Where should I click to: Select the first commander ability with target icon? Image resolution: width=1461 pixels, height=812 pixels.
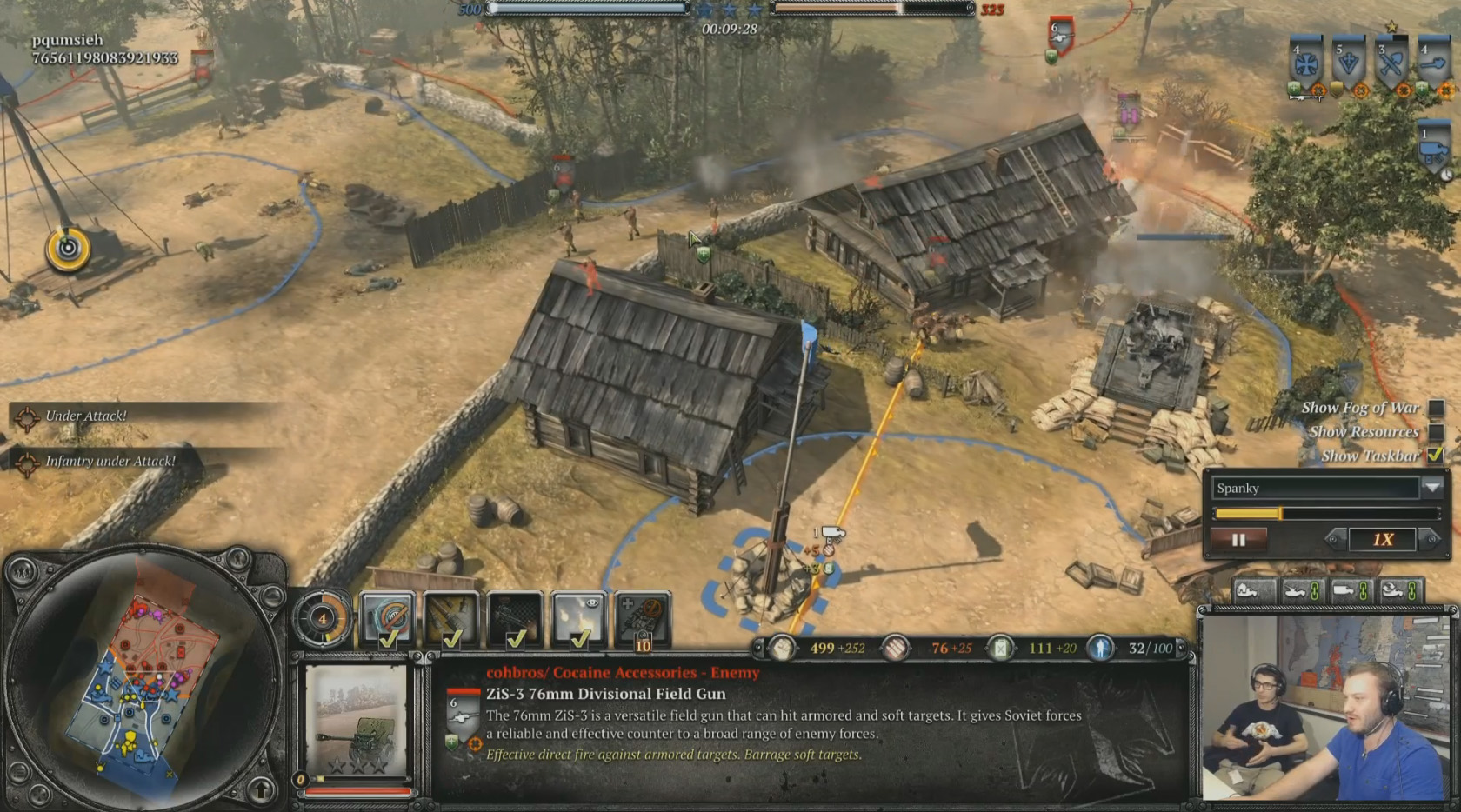coord(387,619)
